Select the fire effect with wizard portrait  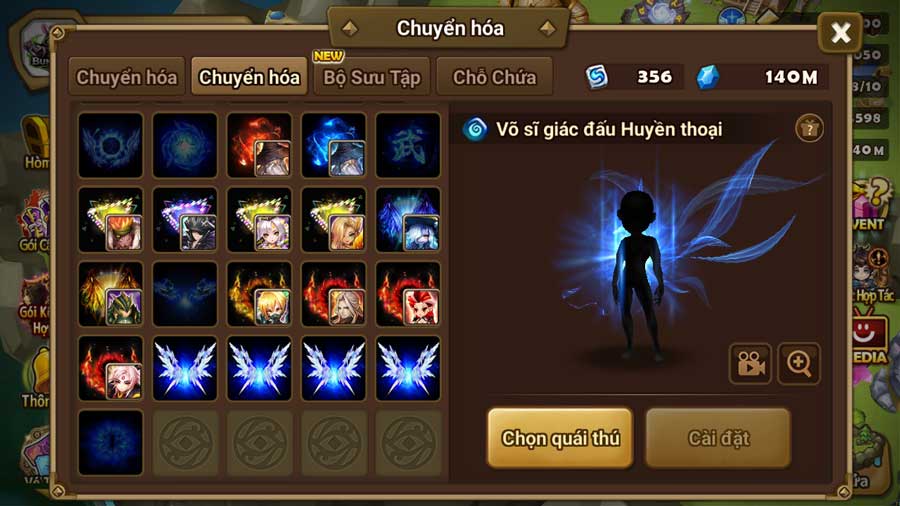coord(259,145)
